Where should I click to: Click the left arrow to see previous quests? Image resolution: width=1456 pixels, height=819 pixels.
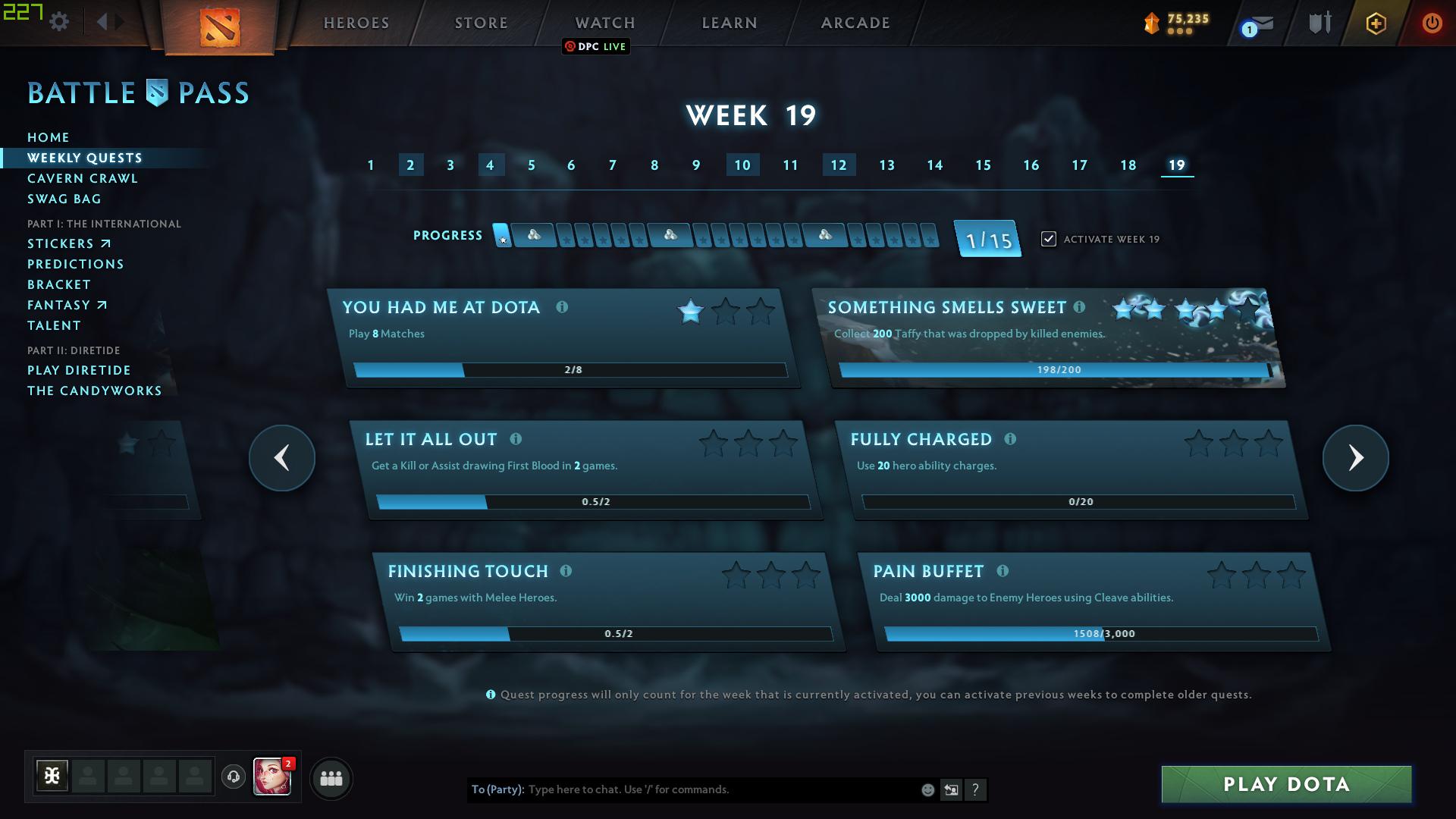[281, 458]
